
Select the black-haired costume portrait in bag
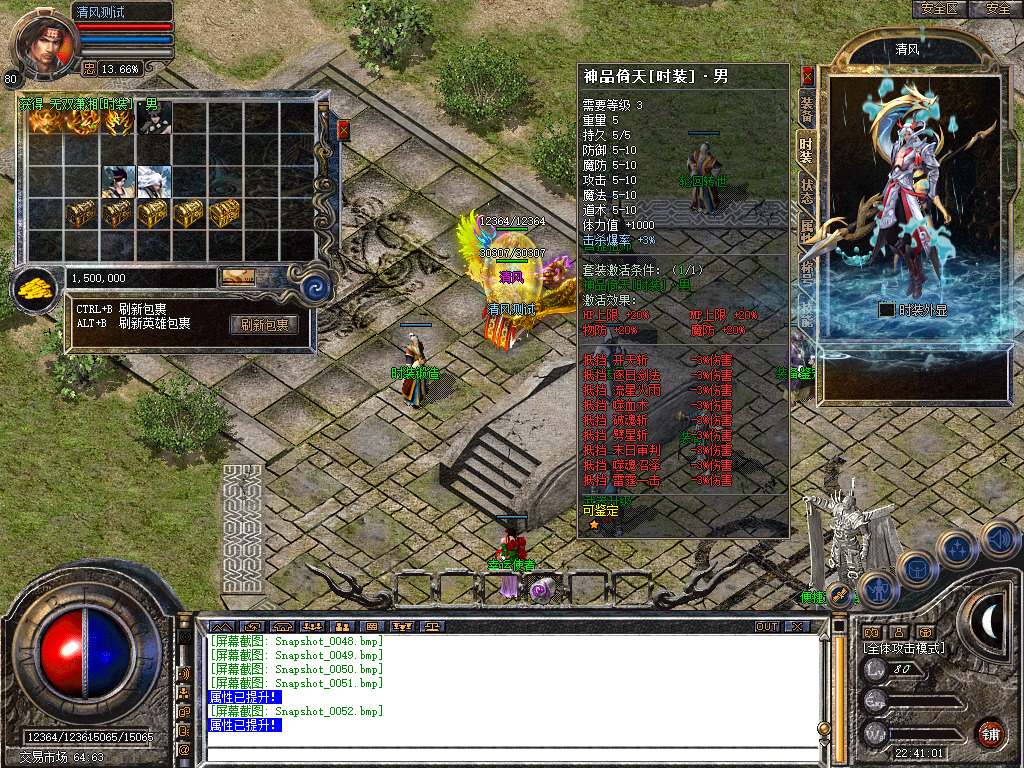[x=119, y=181]
